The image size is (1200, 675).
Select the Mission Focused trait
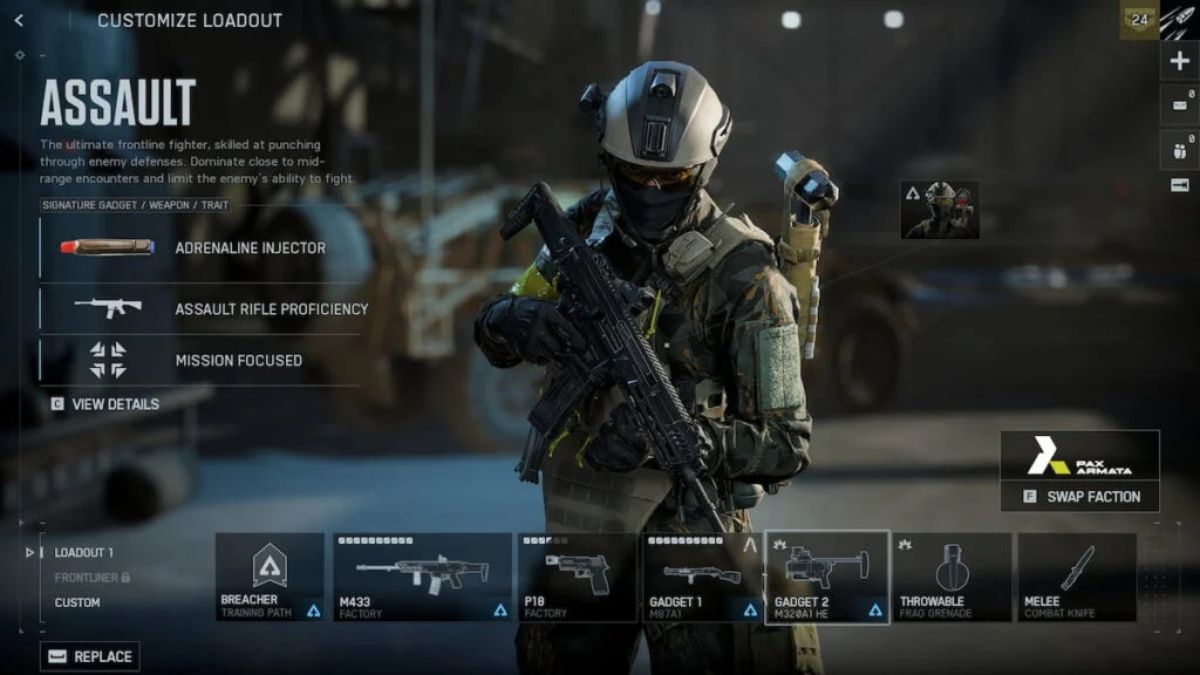point(200,360)
